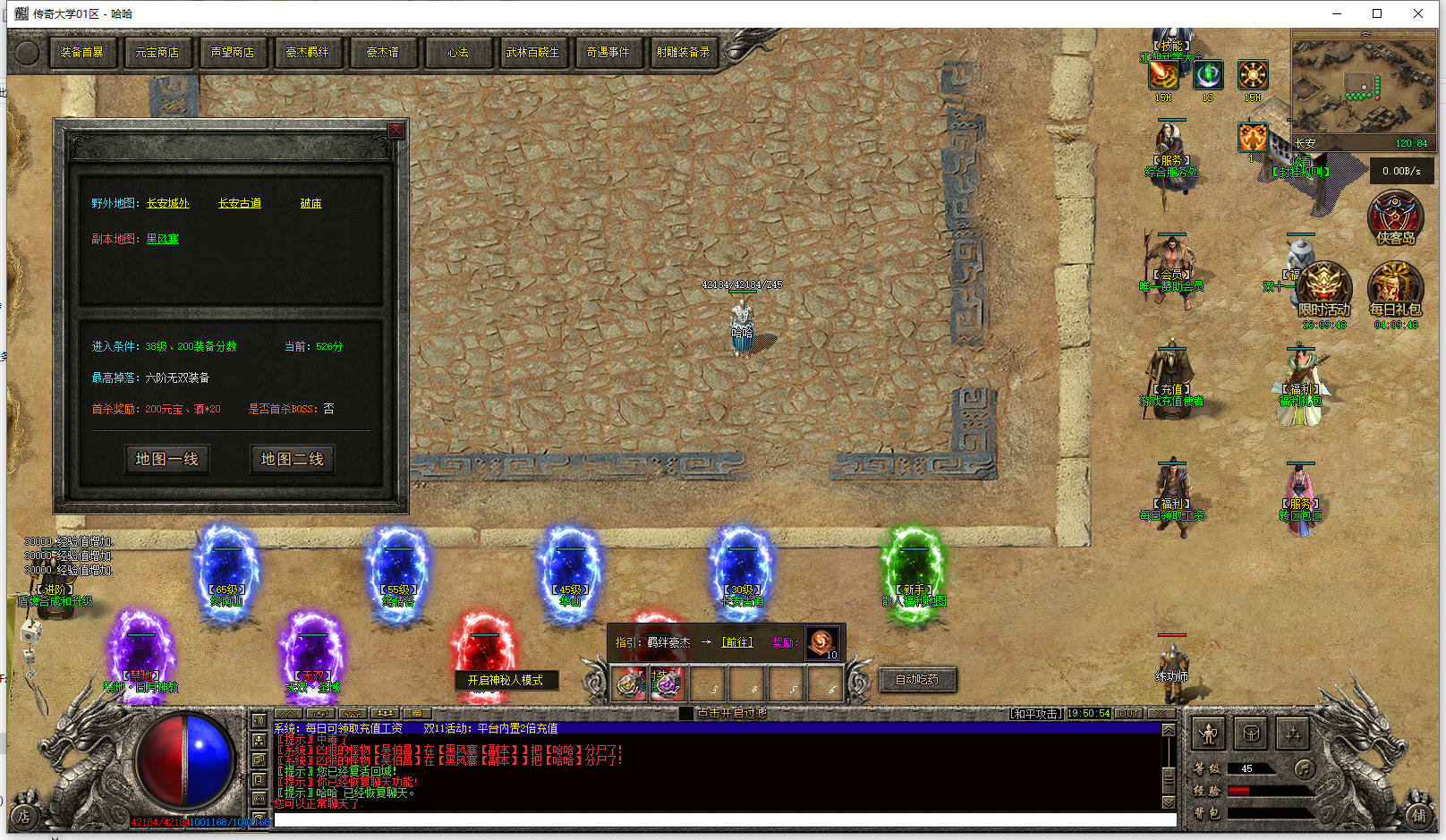Viewport: 1446px width, 840px height.
Task: Open the 装备首爆 menu button
Action: point(81,53)
